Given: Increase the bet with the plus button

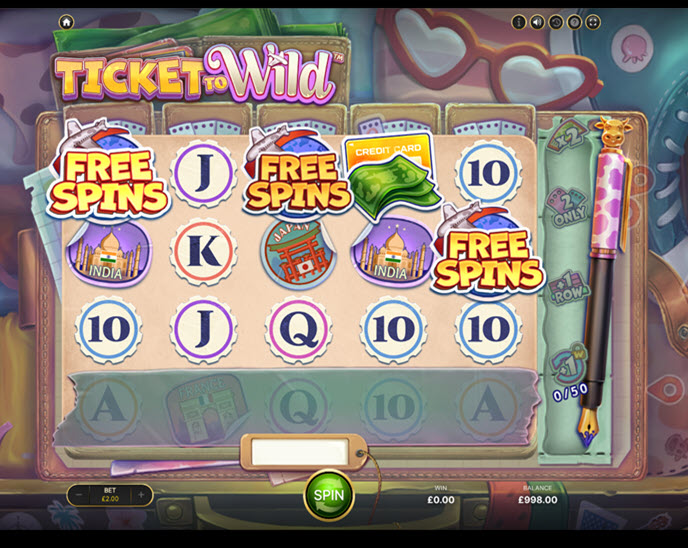Looking at the screenshot, I should [141, 494].
